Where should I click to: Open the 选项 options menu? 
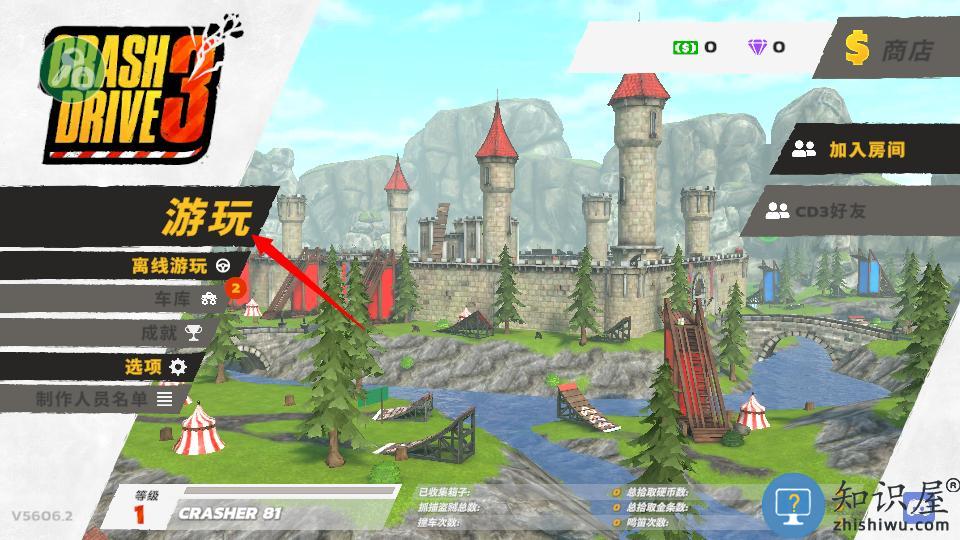pyautogui.click(x=155, y=366)
